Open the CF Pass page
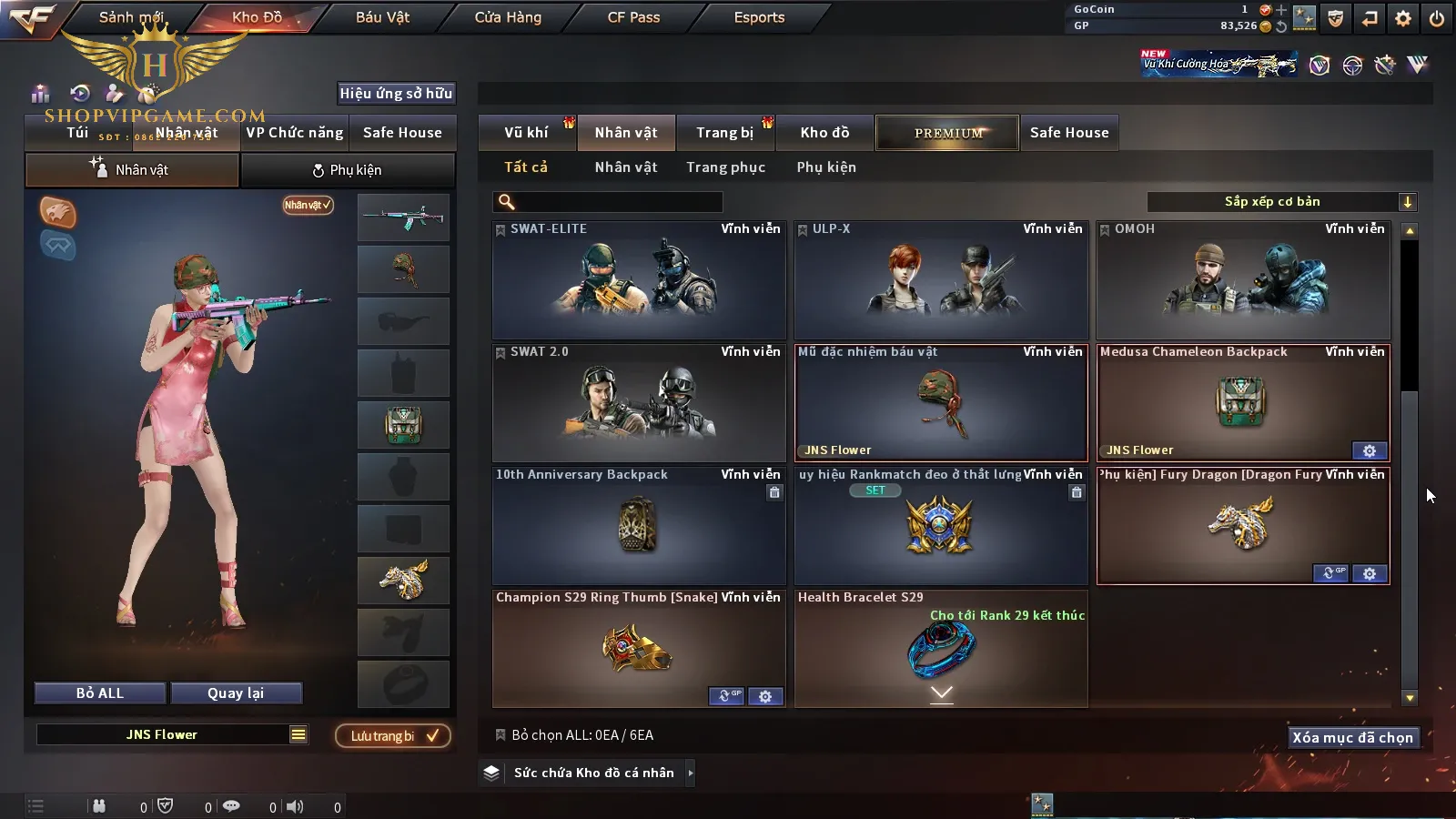Viewport: 1456px width, 819px height. pyautogui.click(x=633, y=17)
